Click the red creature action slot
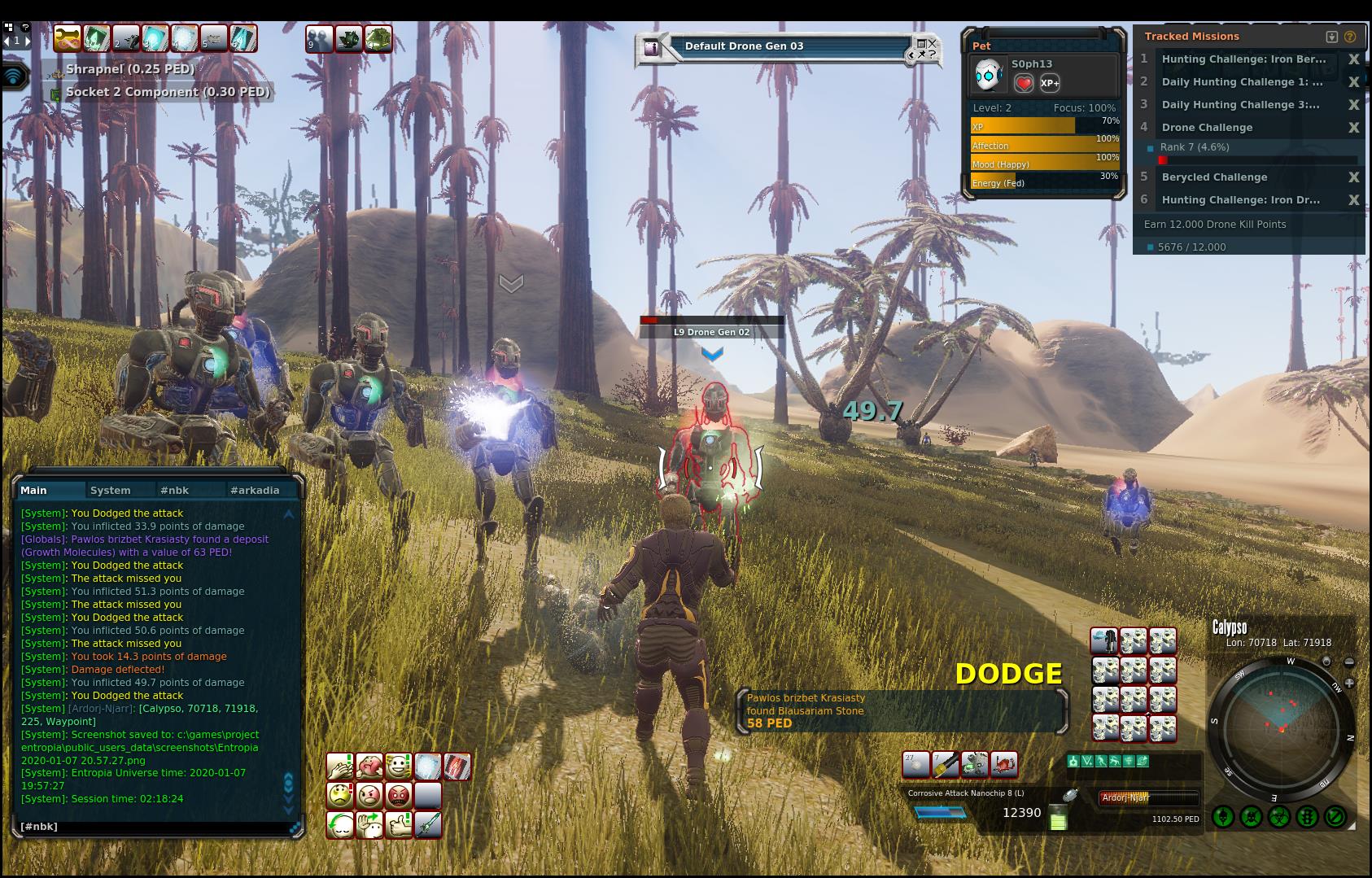The width and height of the screenshot is (1372, 878). click(1004, 764)
